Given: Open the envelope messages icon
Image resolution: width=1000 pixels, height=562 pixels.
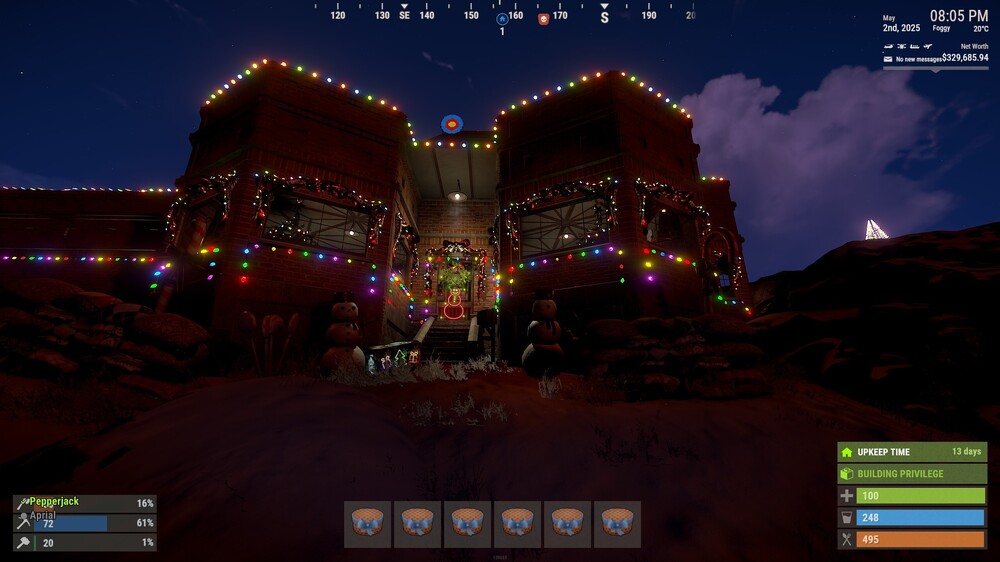Looking at the screenshot, I should click(888, 59).
